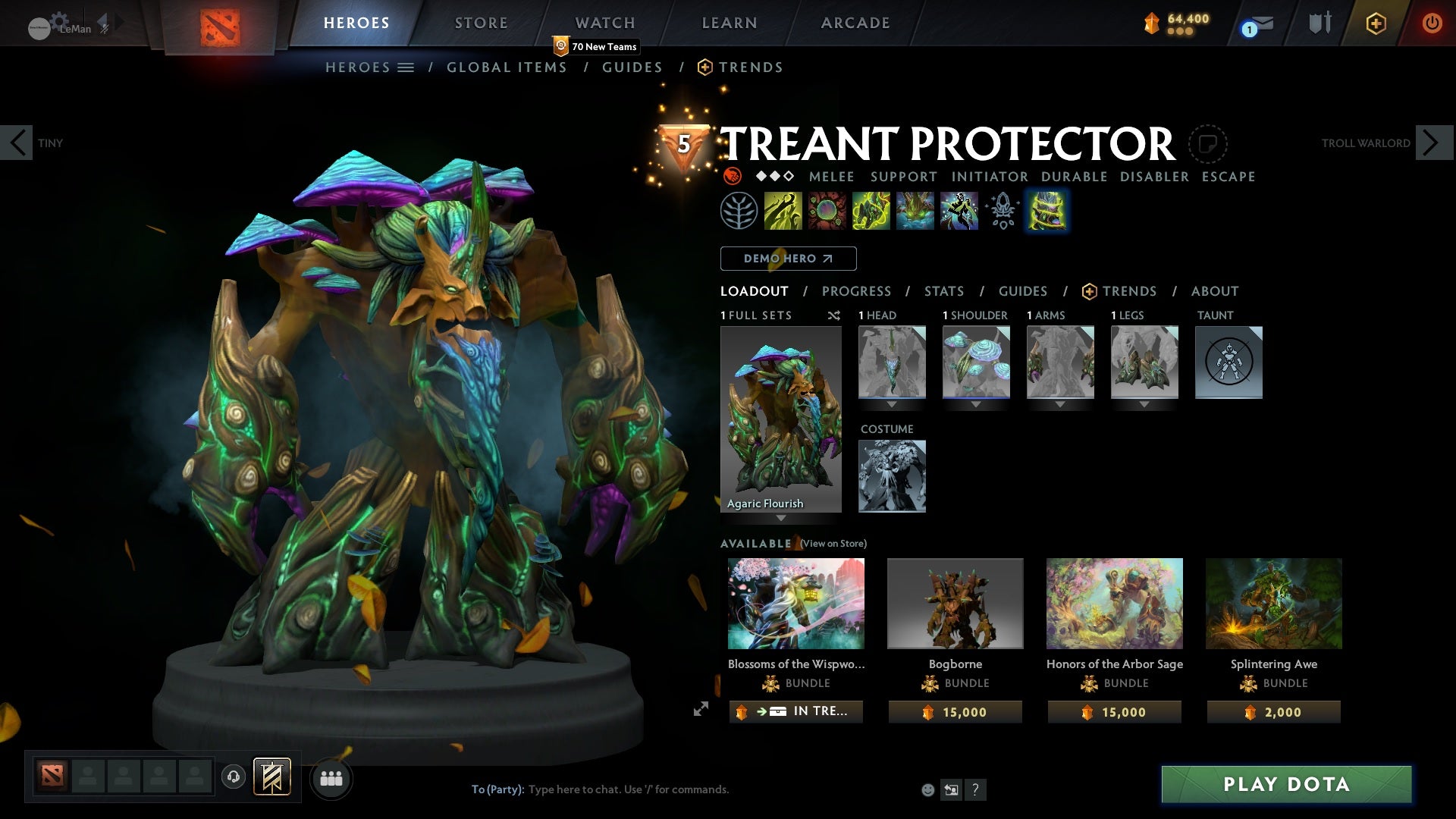1456x819 pixels.
Task: Open the voice chat headset icon
Action: [x=233, y=778]
